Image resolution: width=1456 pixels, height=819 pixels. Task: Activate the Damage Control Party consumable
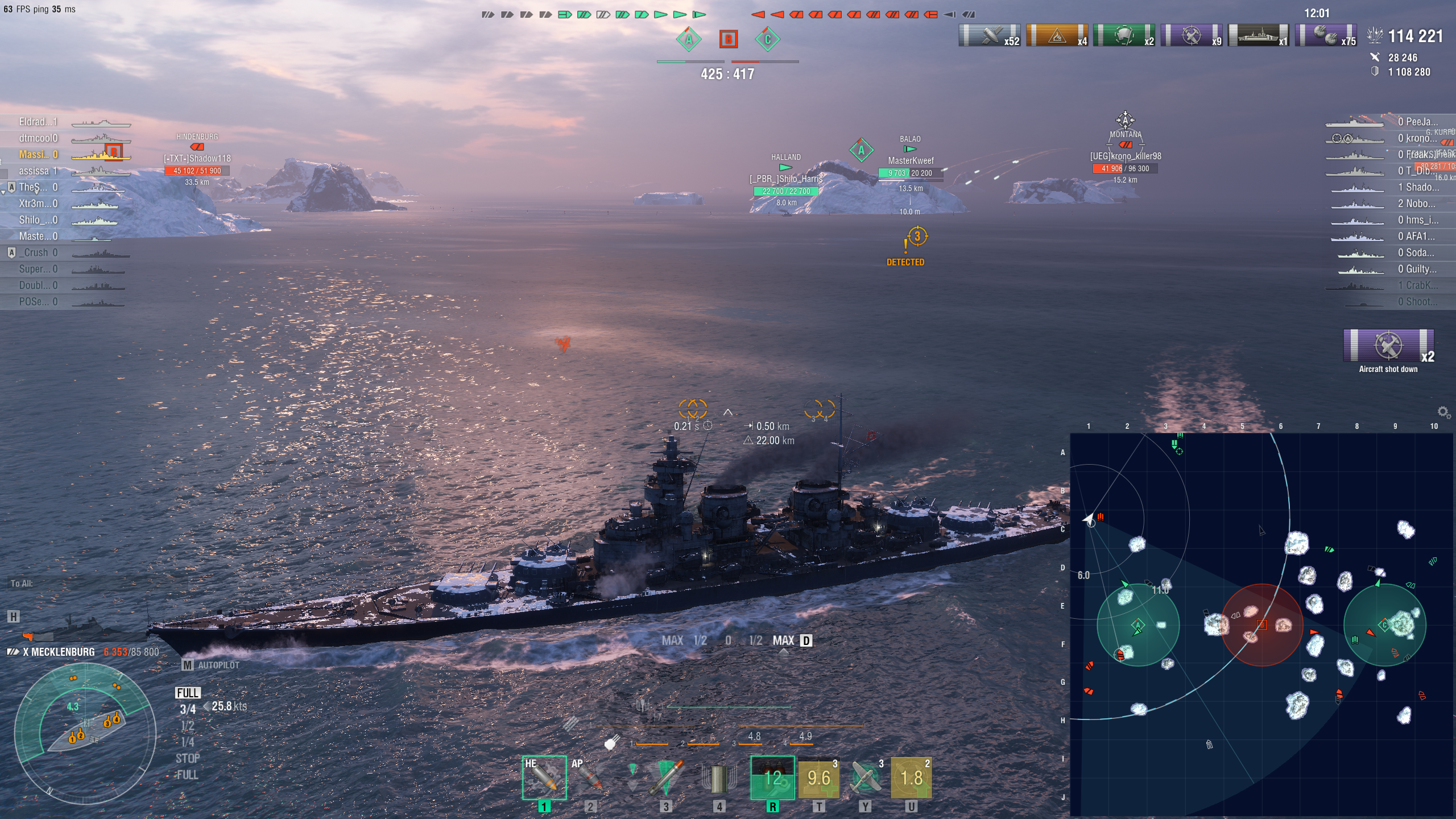tap(772, 777)
